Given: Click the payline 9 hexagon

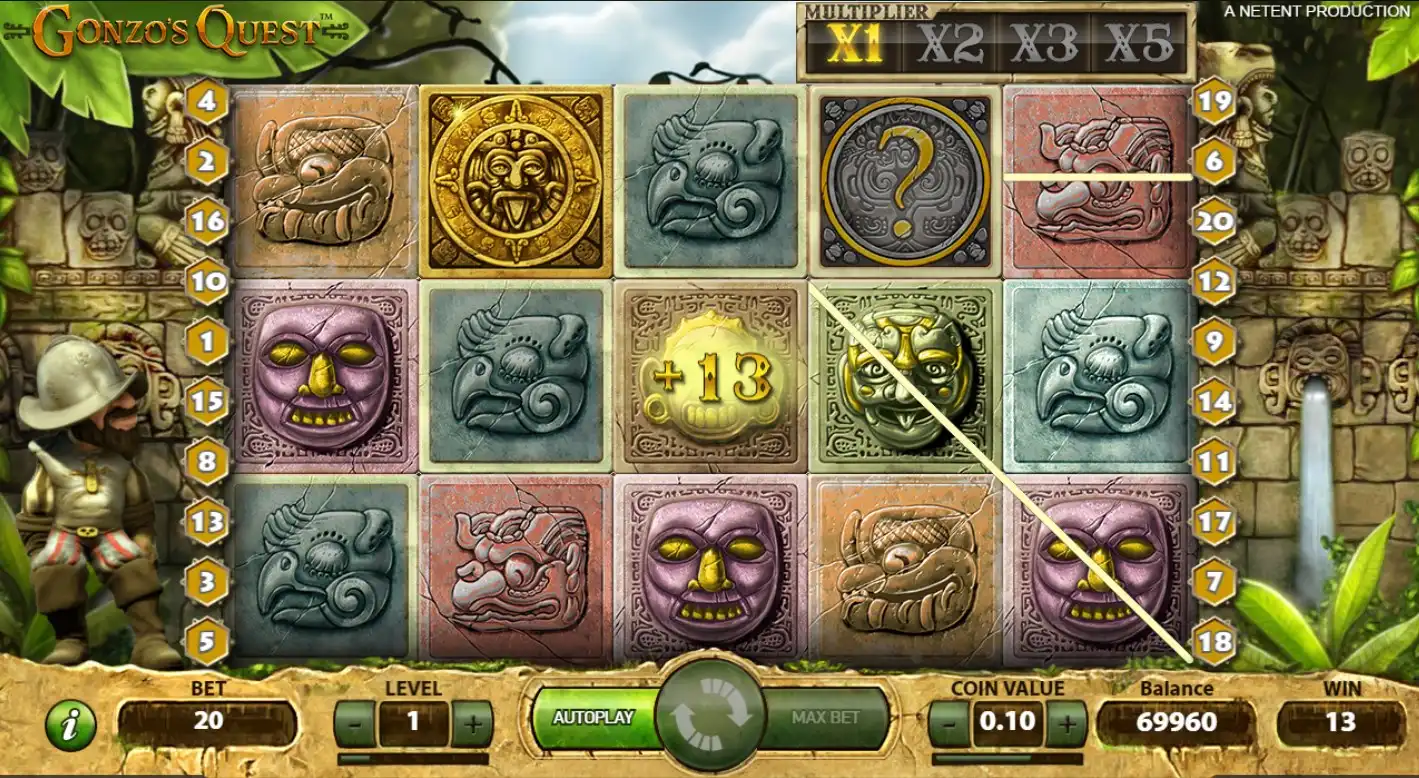Looking at the screenshot, I should pos(1214,342).
